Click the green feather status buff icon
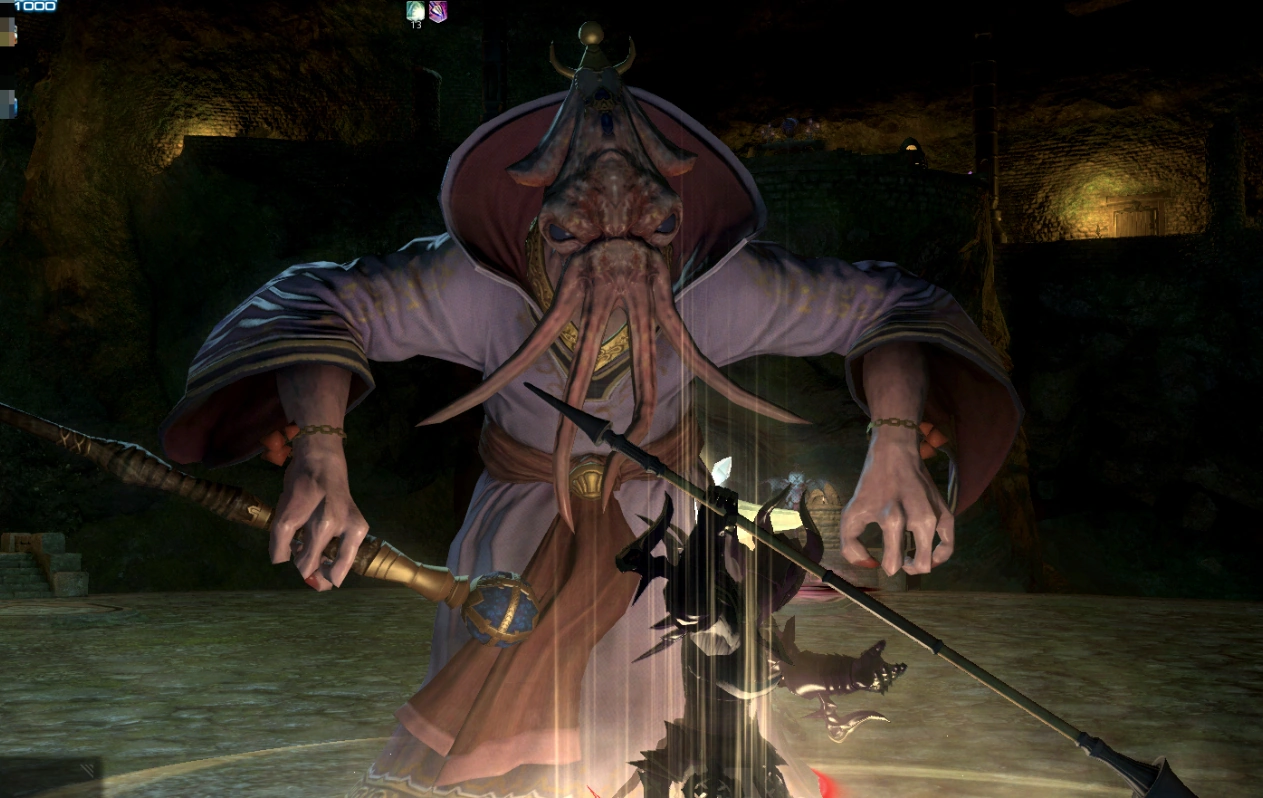The image size is (1263, 798). click(416, 11)
